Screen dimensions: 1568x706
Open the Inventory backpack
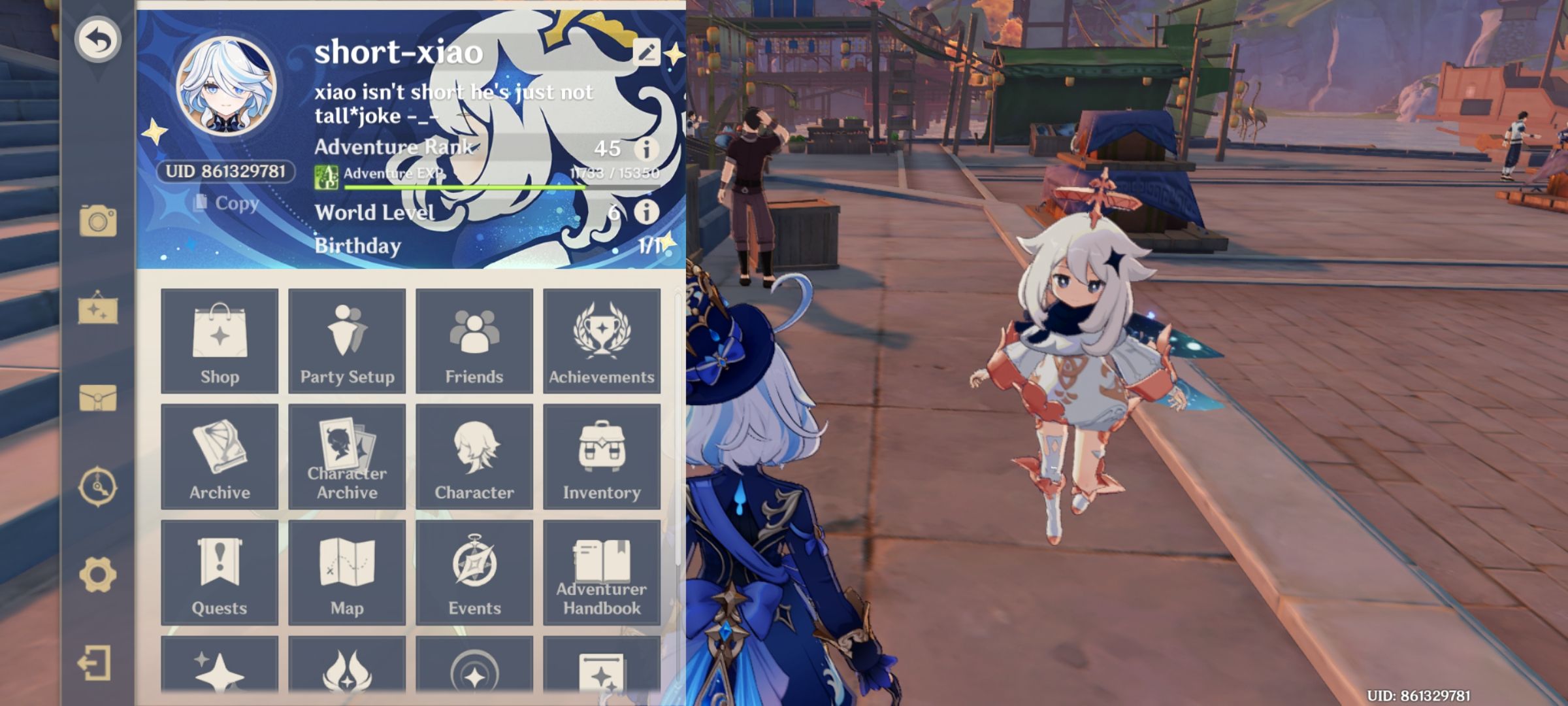601,456
